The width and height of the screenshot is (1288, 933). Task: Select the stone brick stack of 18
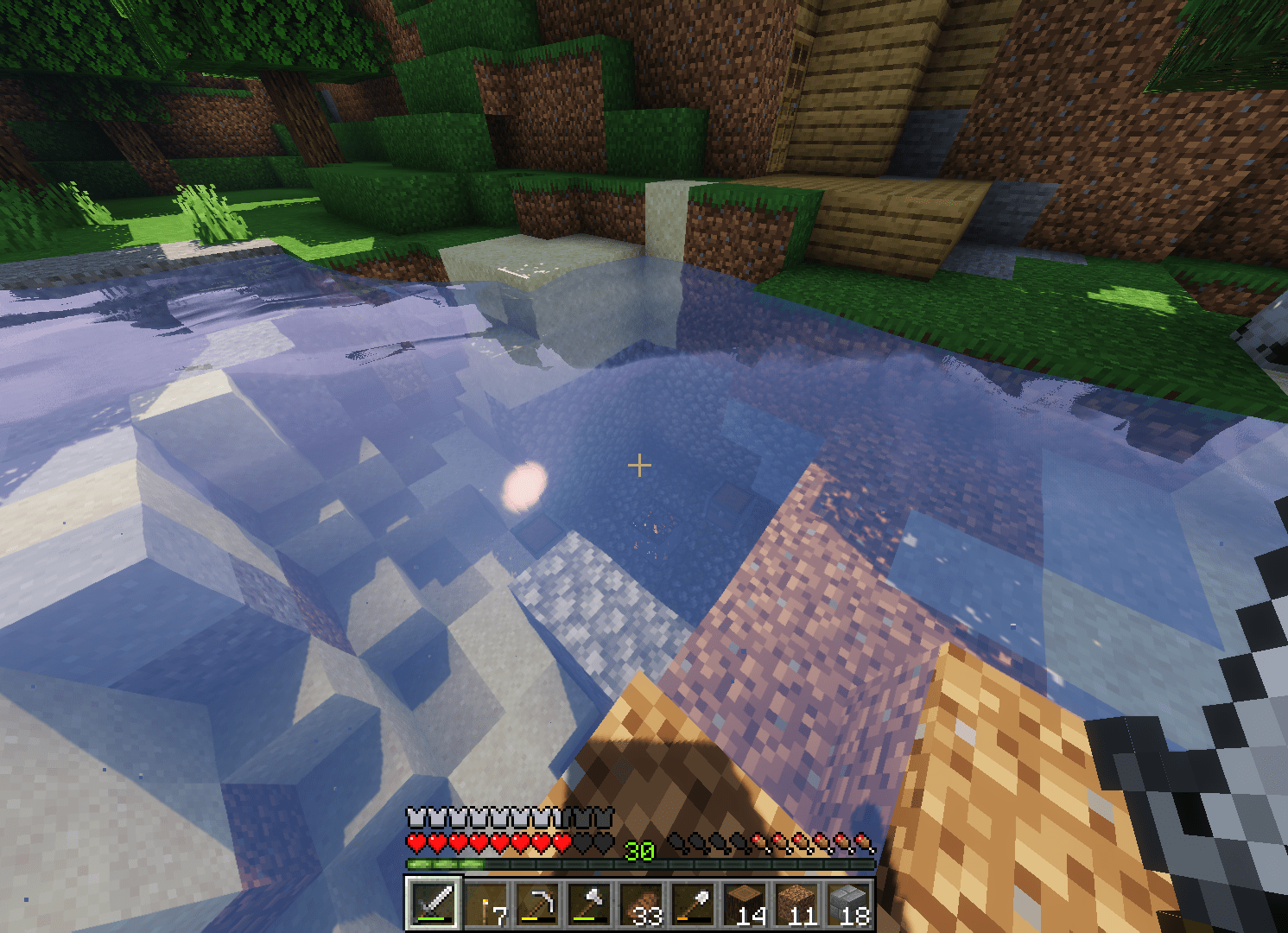847,905
